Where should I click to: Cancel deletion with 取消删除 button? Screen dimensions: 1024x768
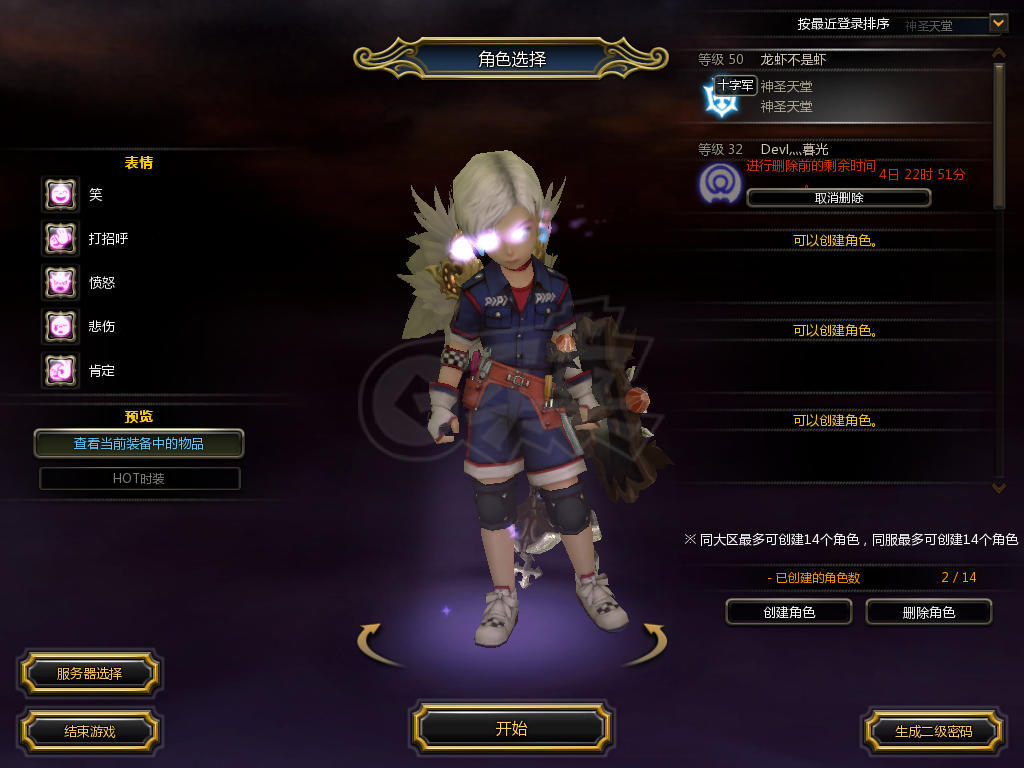point(838,198)
